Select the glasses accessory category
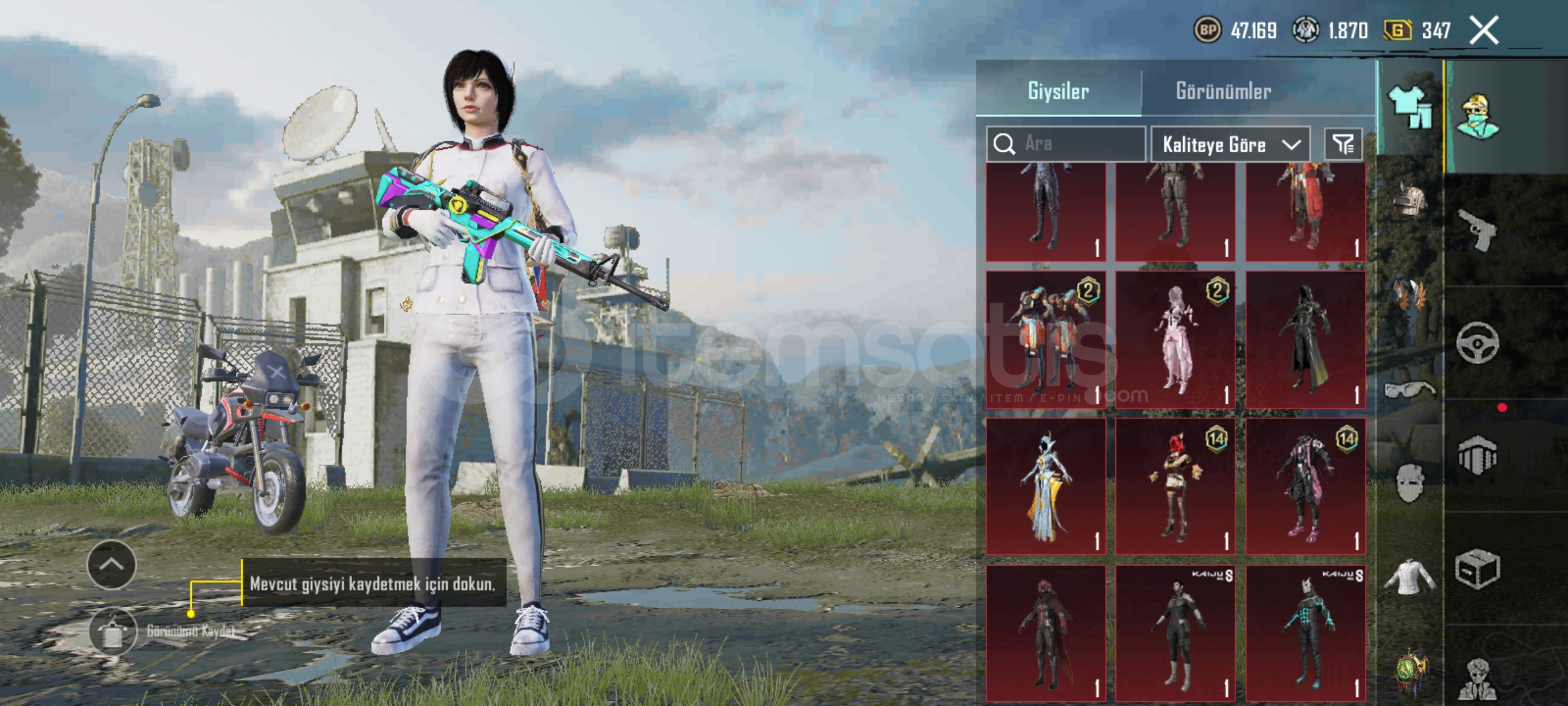This screenshot has width=1568, height=706. tap(1410, 390)
